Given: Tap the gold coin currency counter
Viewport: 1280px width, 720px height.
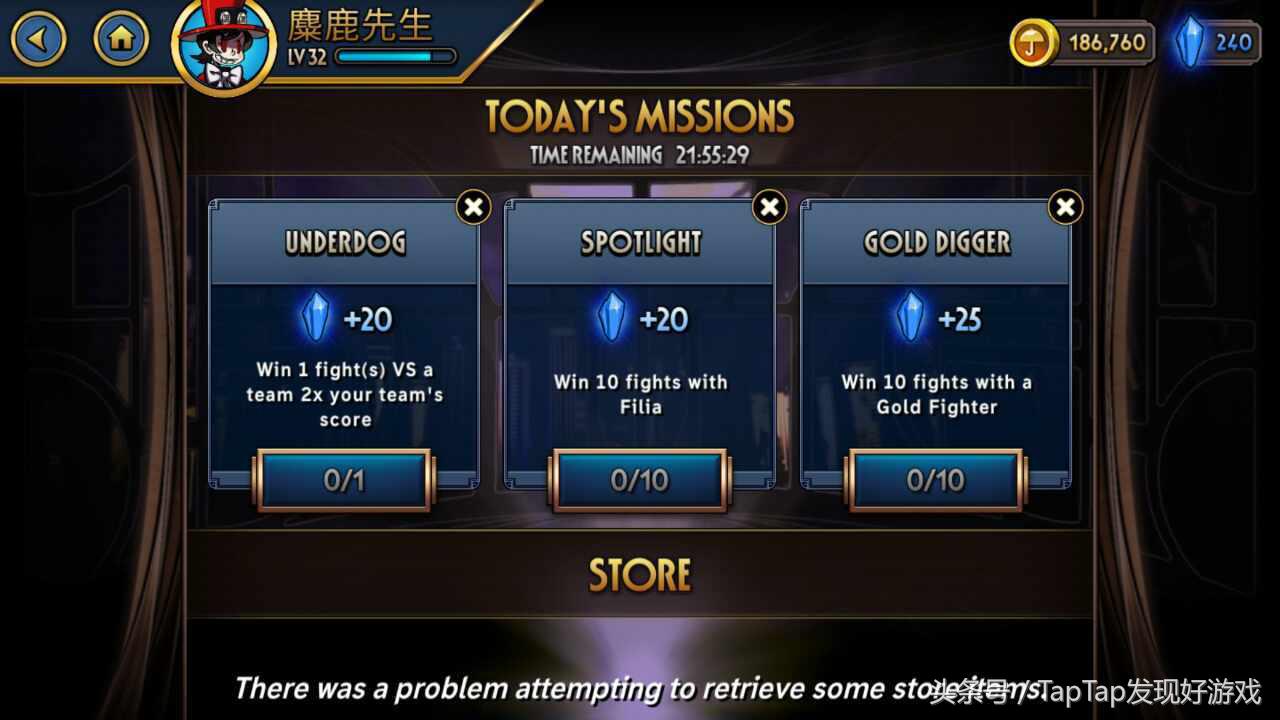Looking at the screenshot, I should (x=1083, y=43).
